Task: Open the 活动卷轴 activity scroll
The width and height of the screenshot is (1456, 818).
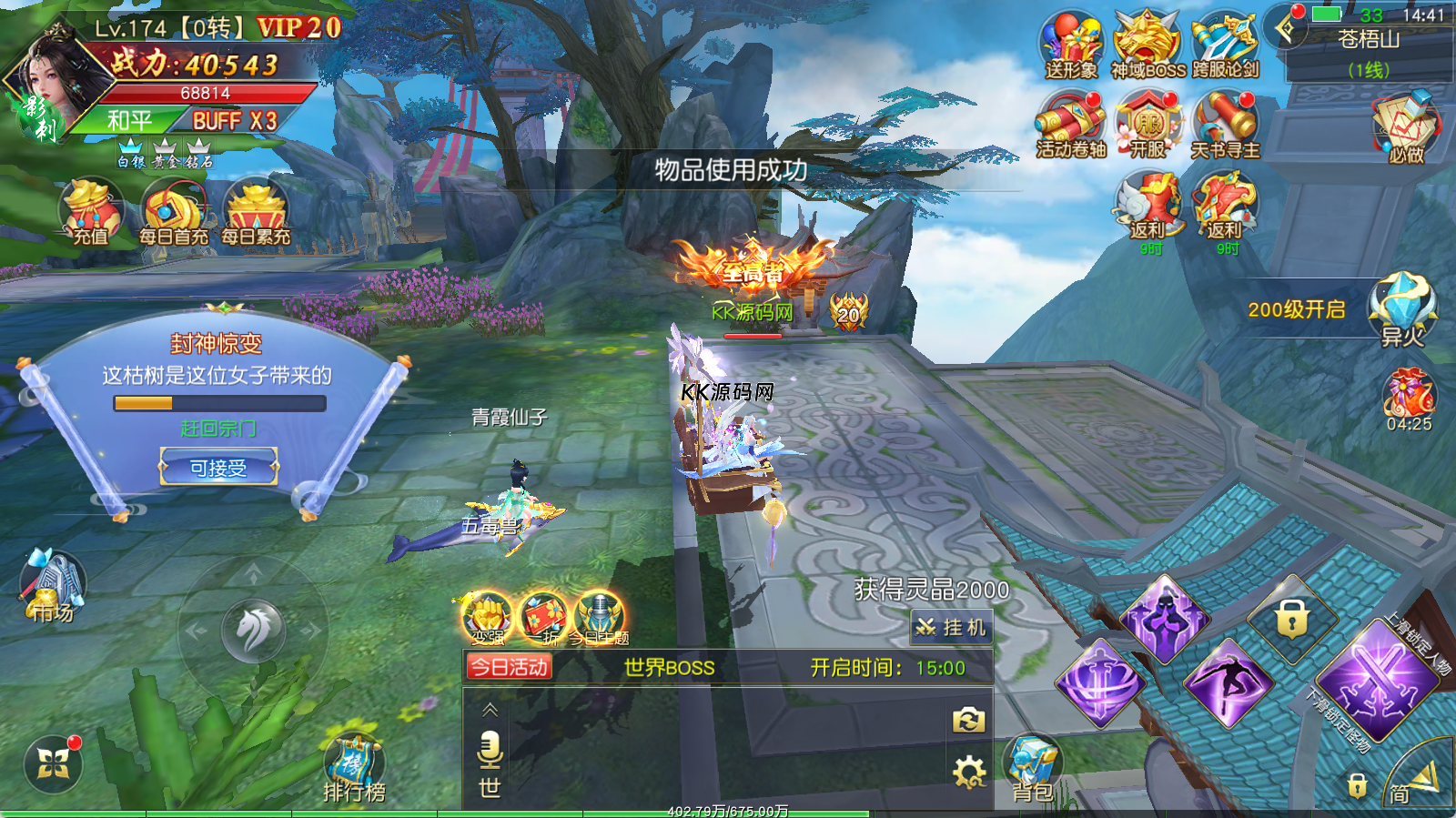Action: coord(1071,126)
